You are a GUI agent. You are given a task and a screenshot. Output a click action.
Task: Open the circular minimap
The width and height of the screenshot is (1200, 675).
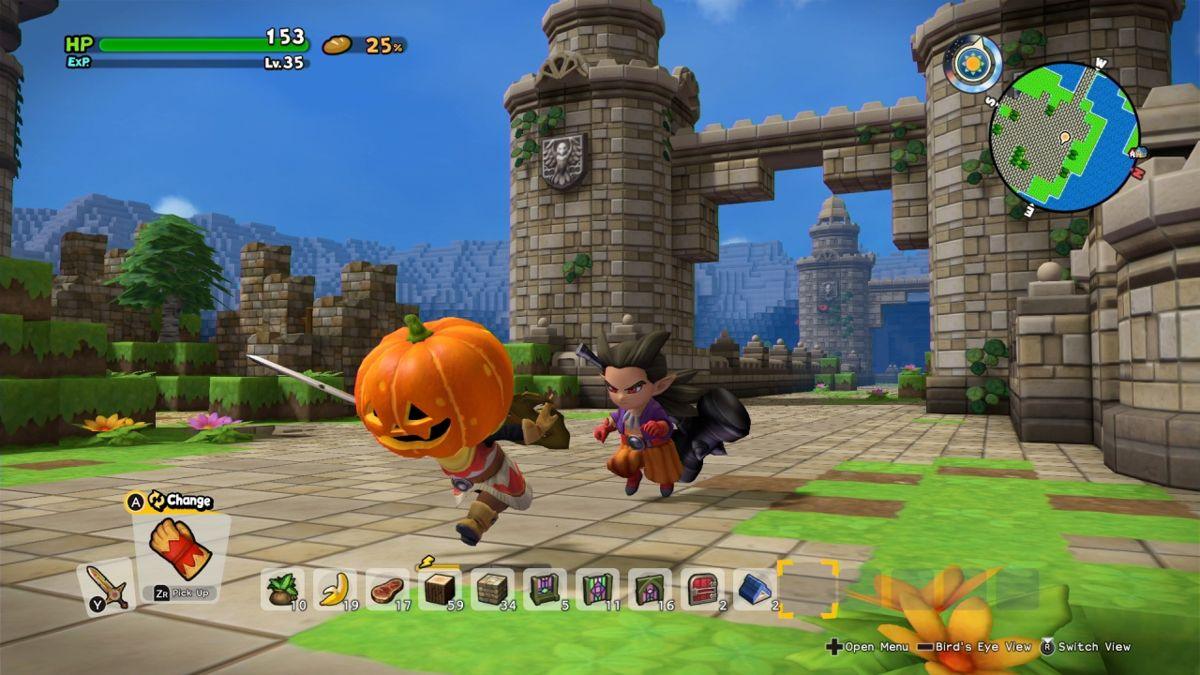(1064, 136)
